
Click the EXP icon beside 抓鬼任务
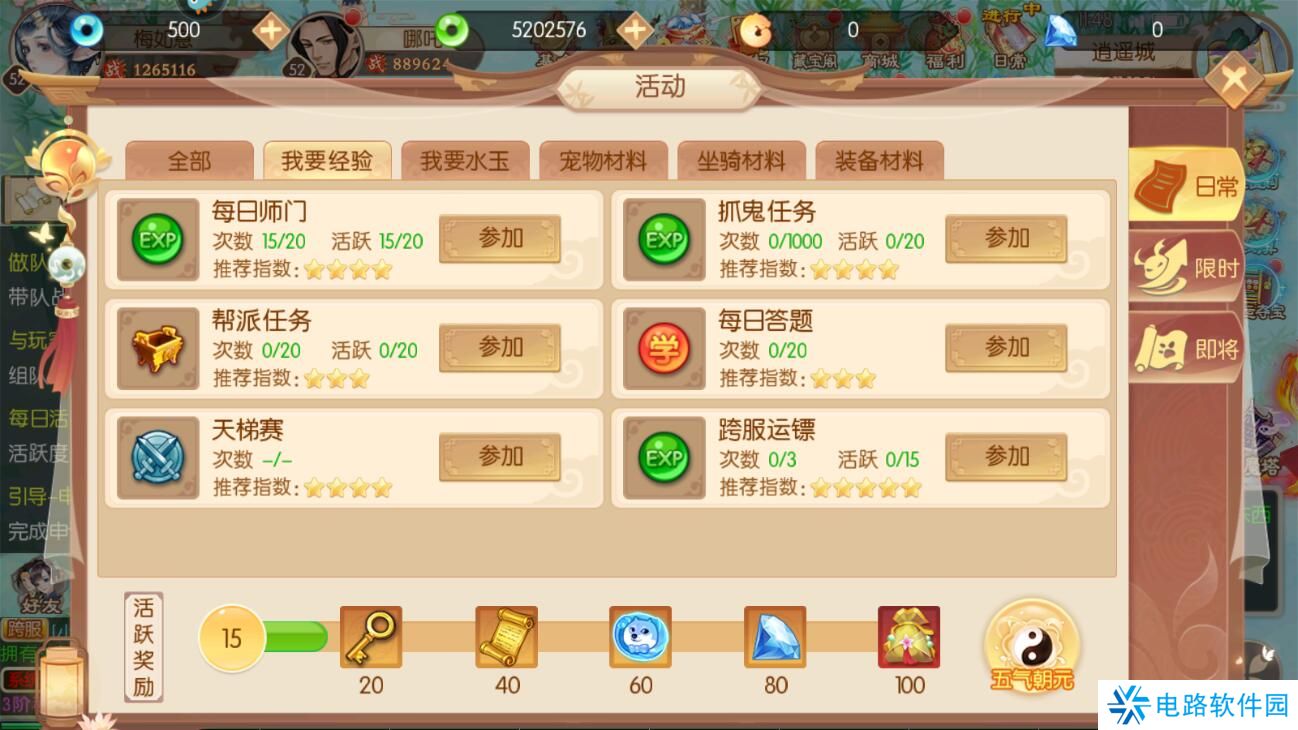(664, 239)
